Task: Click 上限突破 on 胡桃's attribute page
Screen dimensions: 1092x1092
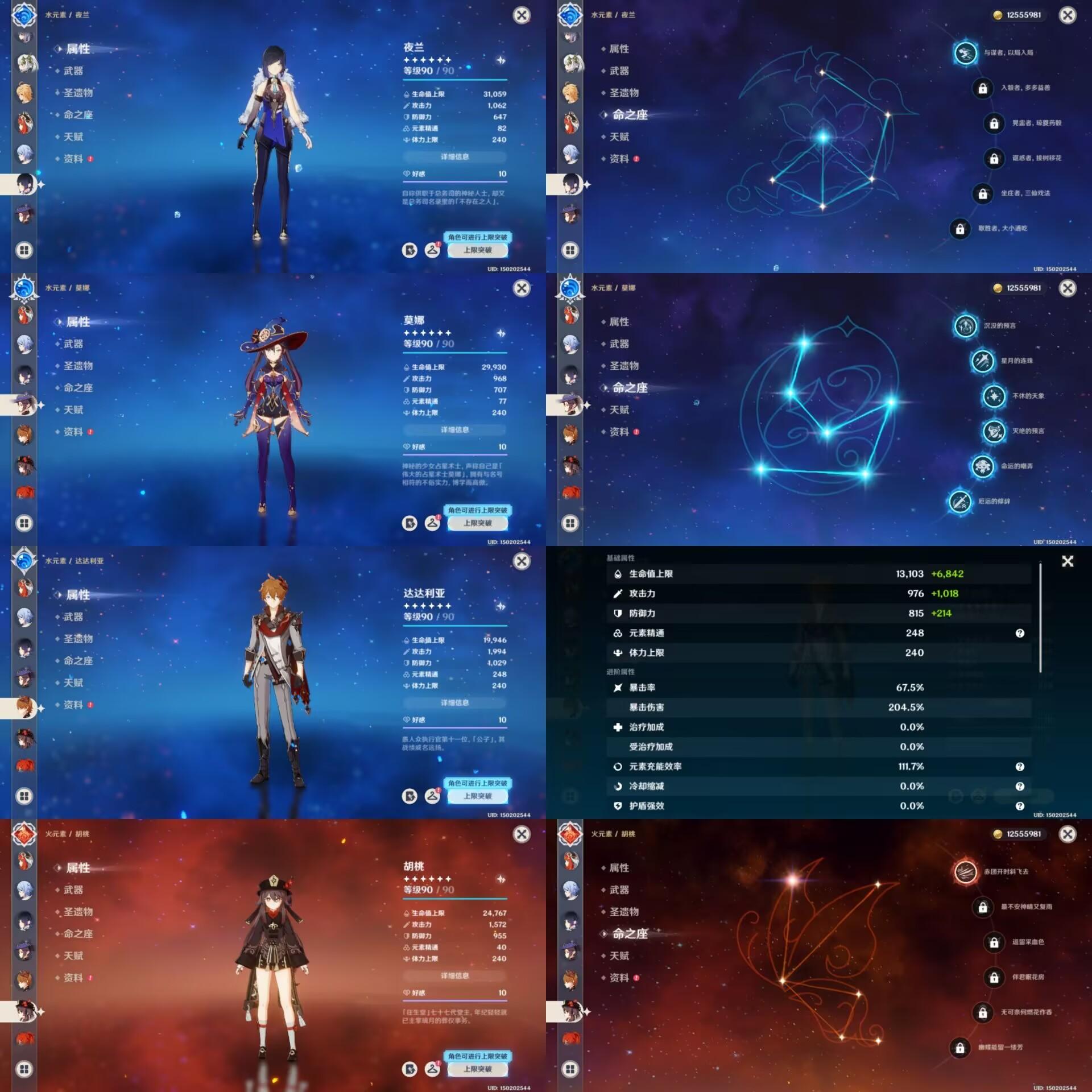Action: (x=477, y=1069)
